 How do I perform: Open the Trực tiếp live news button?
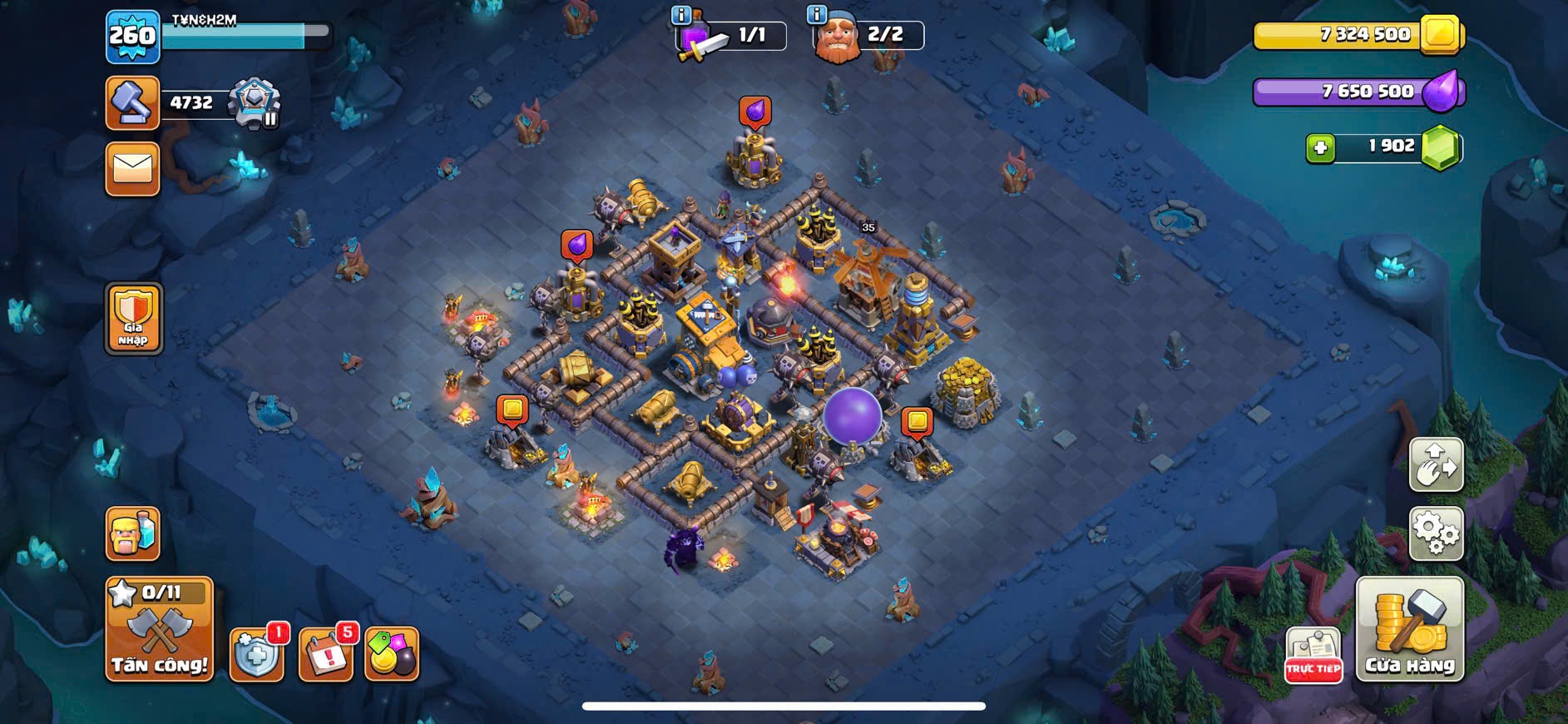(x=1313, y=656)
